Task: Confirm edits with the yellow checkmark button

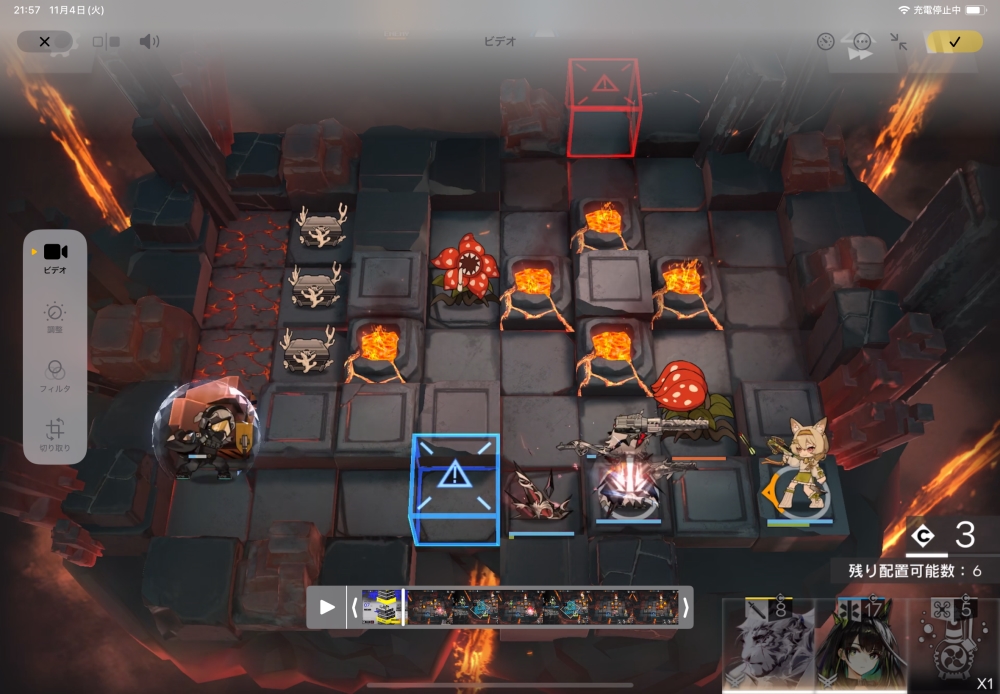Action: (954, 41)
